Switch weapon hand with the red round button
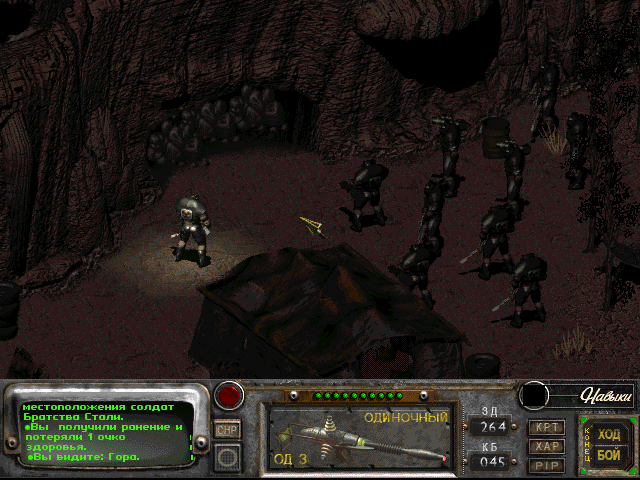 [x=230, y=395]
